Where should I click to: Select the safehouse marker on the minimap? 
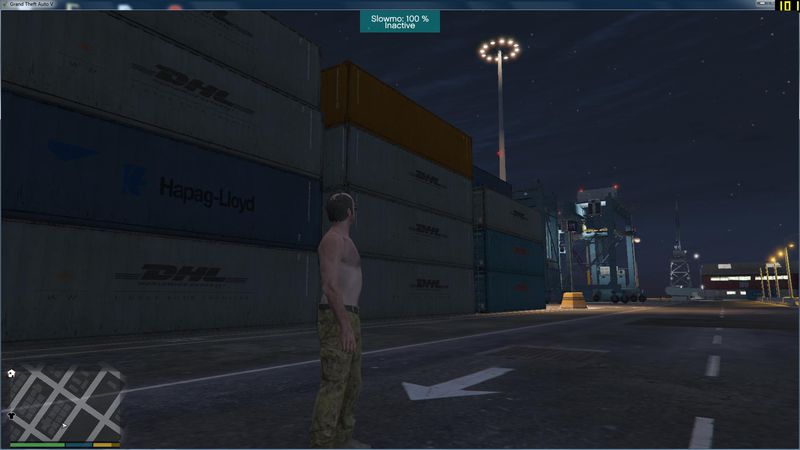point(11,373)
